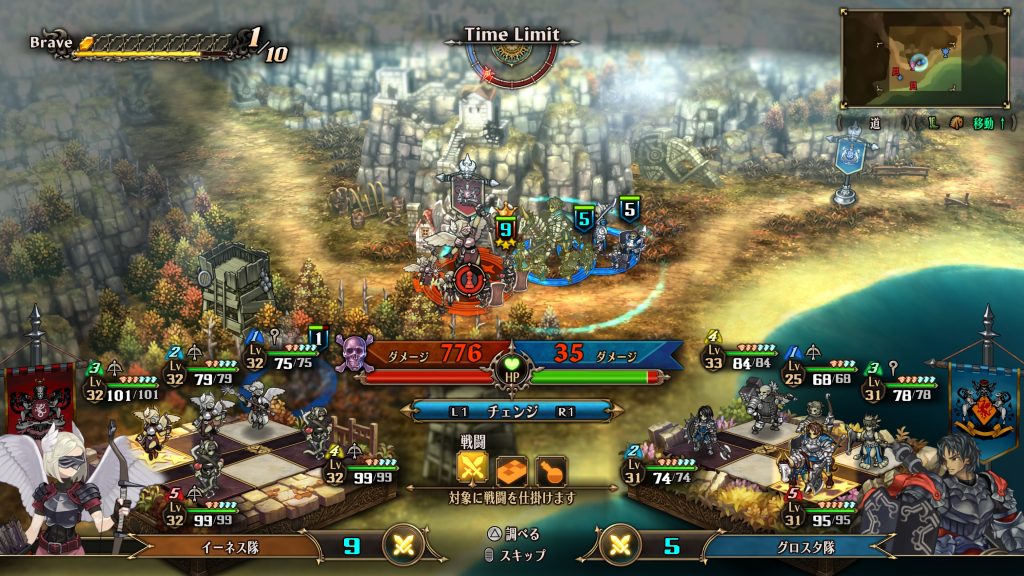
Task: Select the crossed swords battle command
Action: click(473, 469)
